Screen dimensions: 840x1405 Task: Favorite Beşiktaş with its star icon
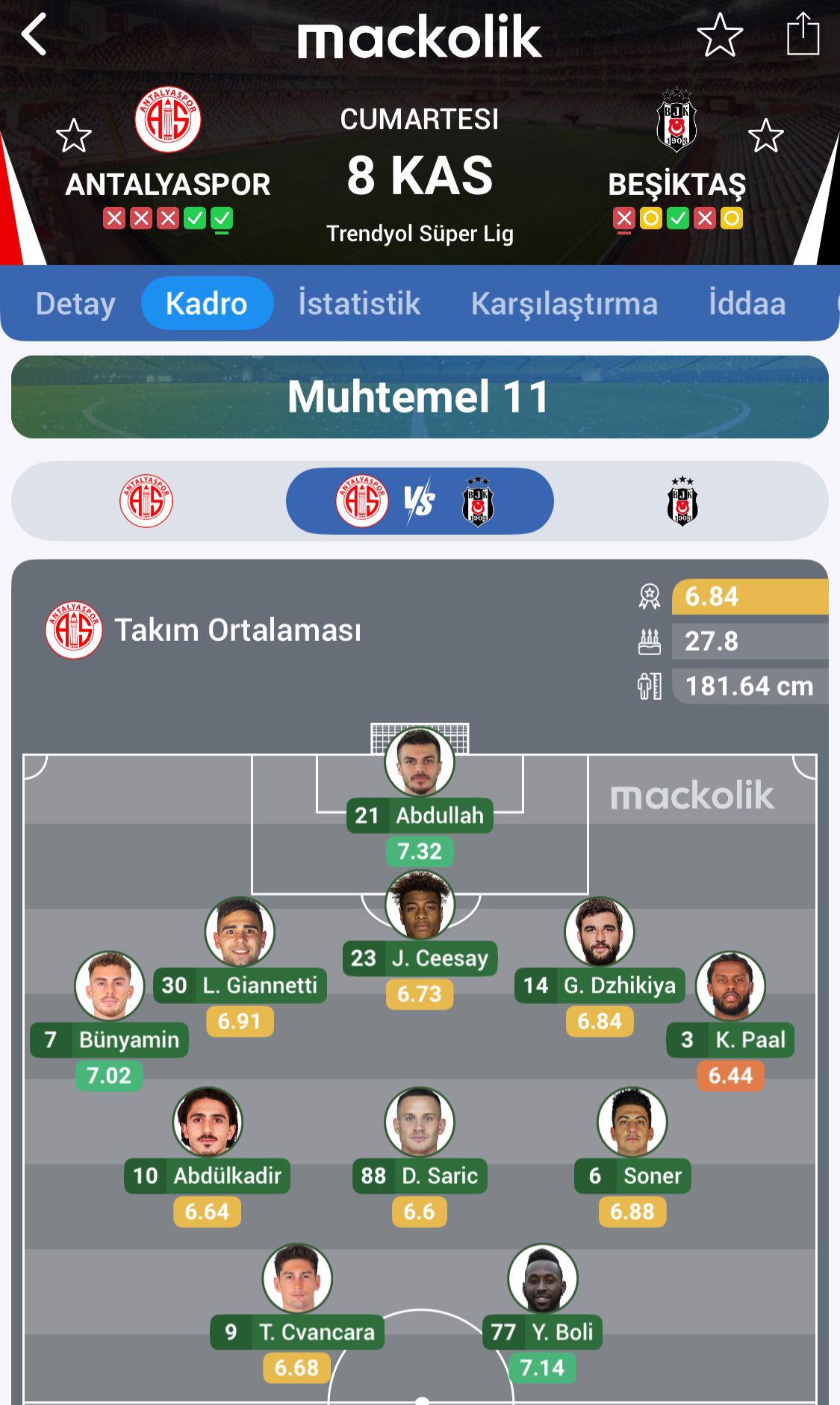tap(765, 136)
